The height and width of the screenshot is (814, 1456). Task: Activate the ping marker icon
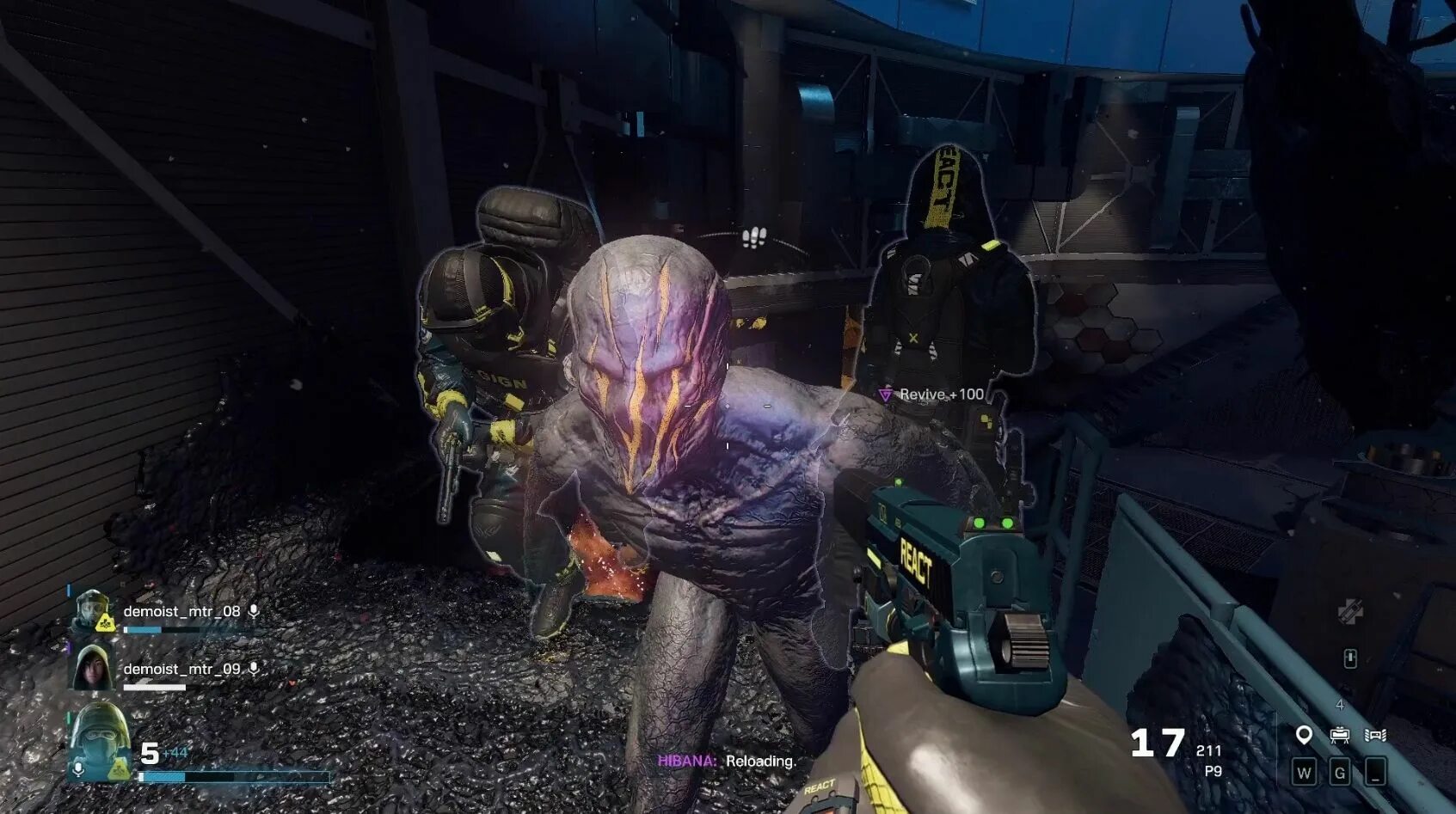[1304, 735]
